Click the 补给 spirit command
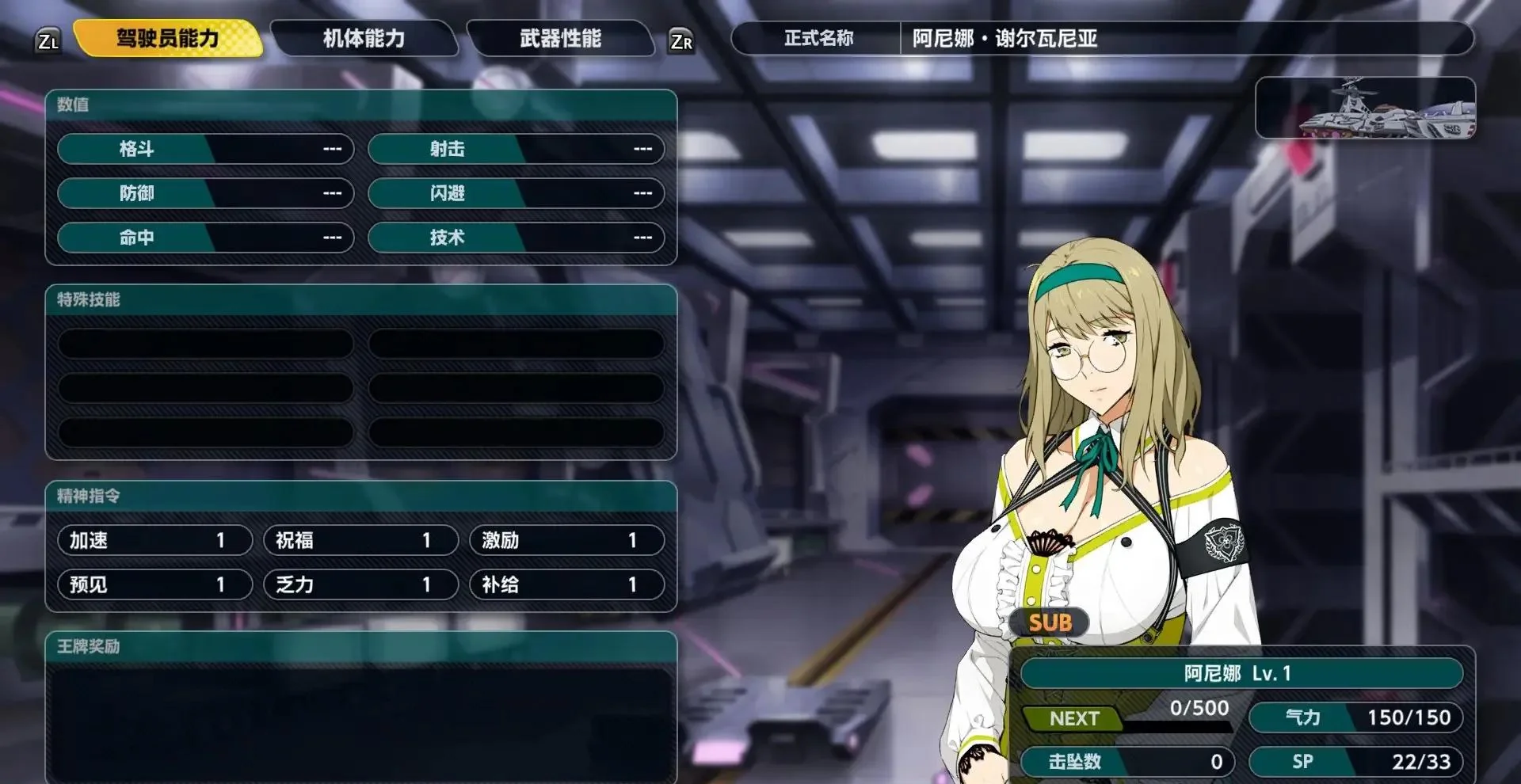1521x784 pixels. click(x=567, y=585)
